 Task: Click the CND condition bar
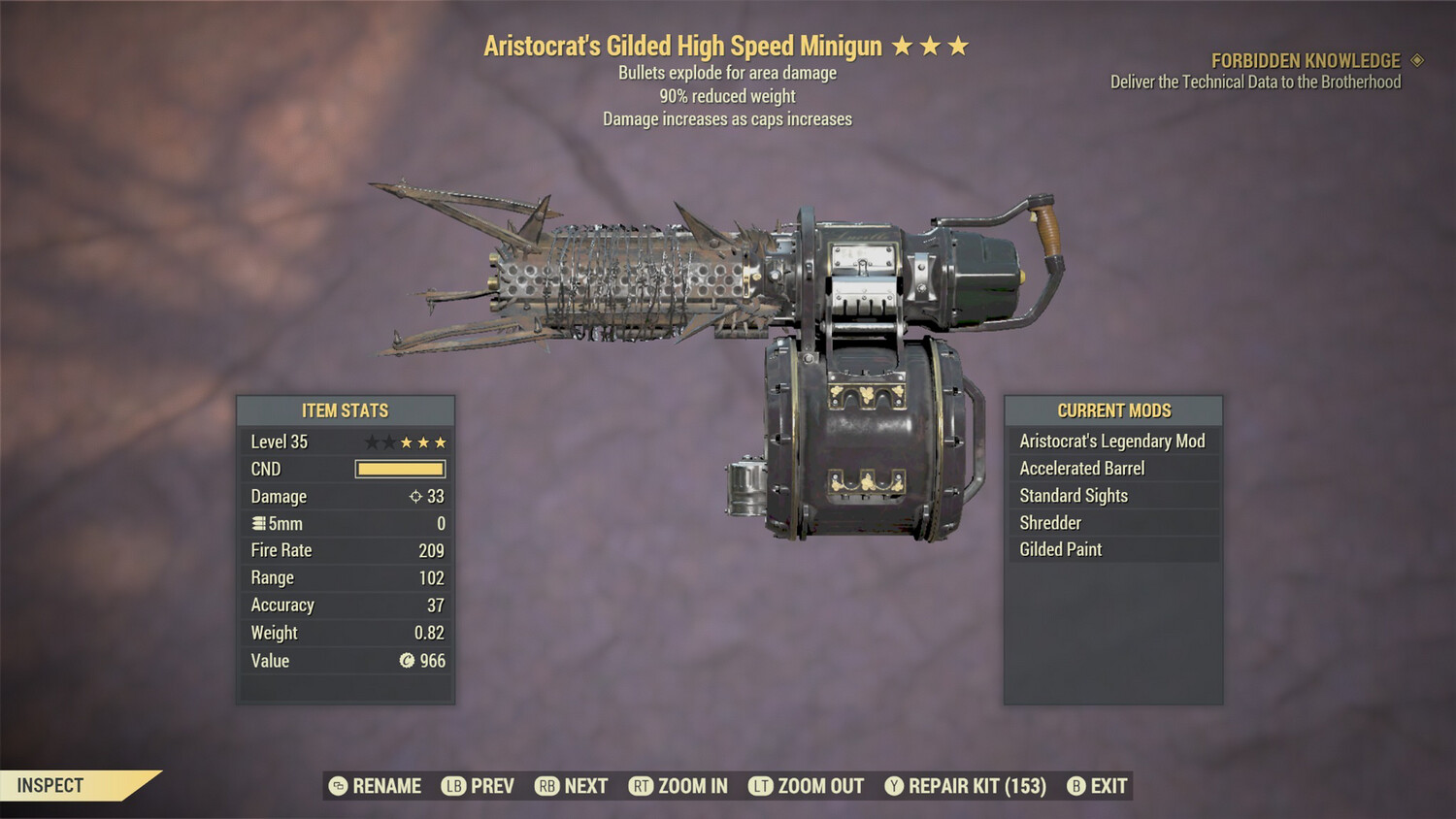(x=399, y=469)
